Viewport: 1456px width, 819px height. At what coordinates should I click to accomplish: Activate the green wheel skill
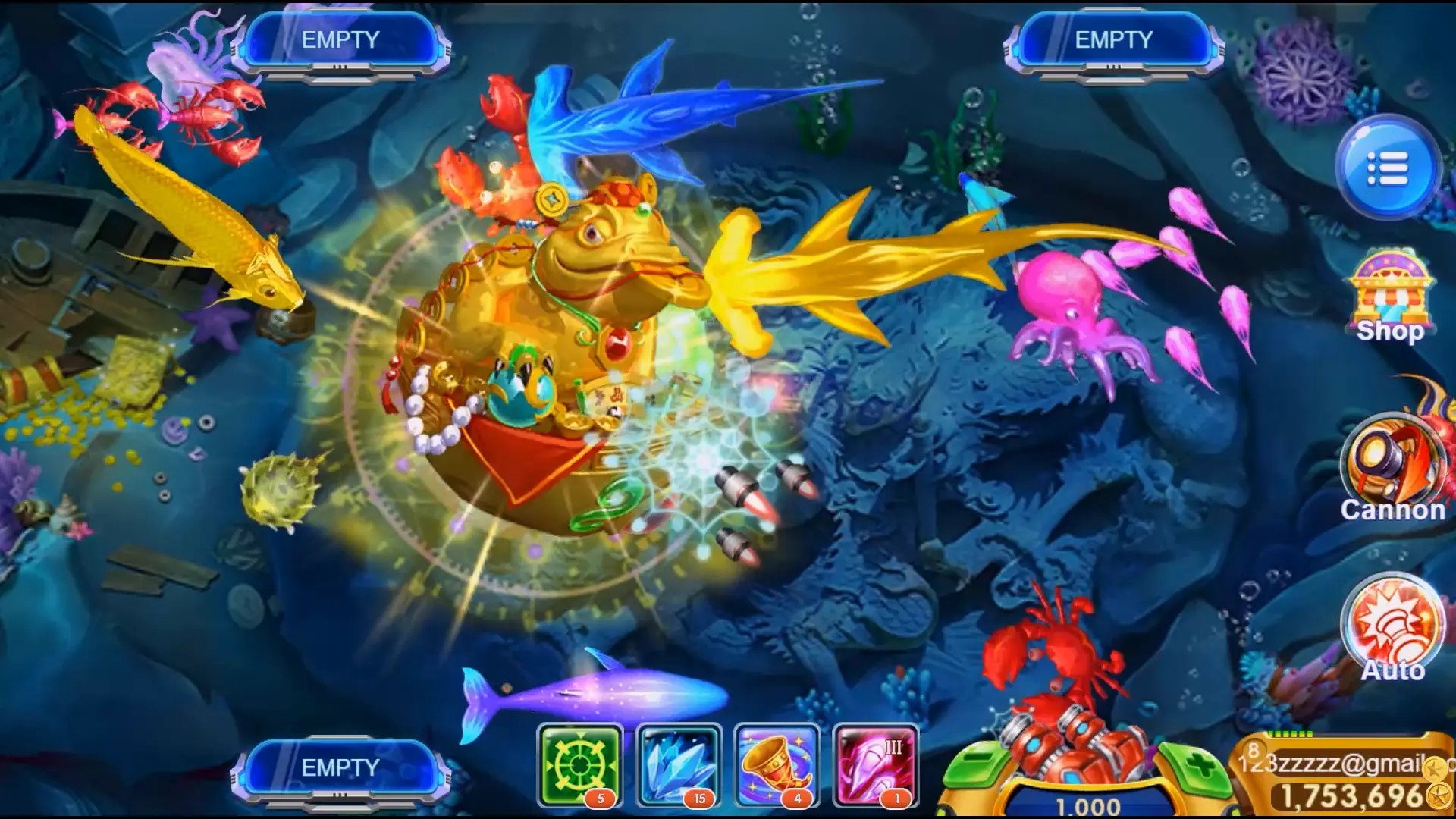tap(579, 764)
